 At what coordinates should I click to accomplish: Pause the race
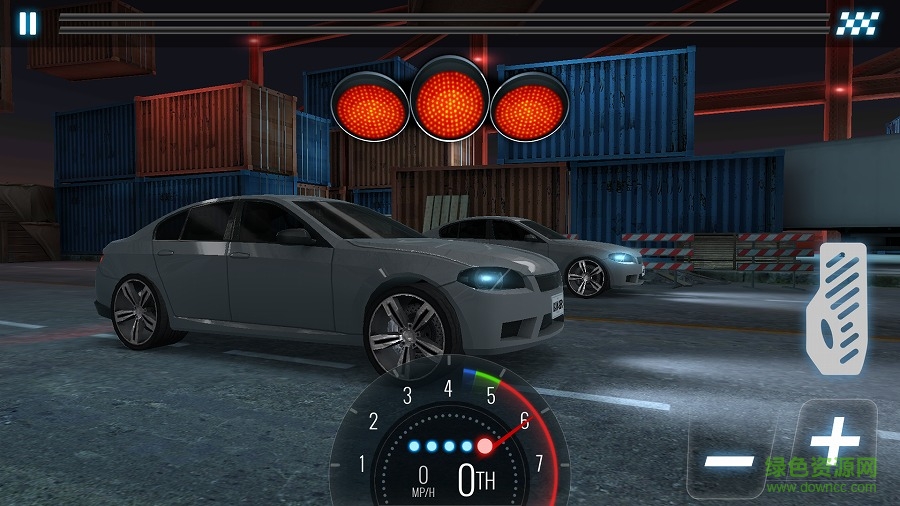28,24
